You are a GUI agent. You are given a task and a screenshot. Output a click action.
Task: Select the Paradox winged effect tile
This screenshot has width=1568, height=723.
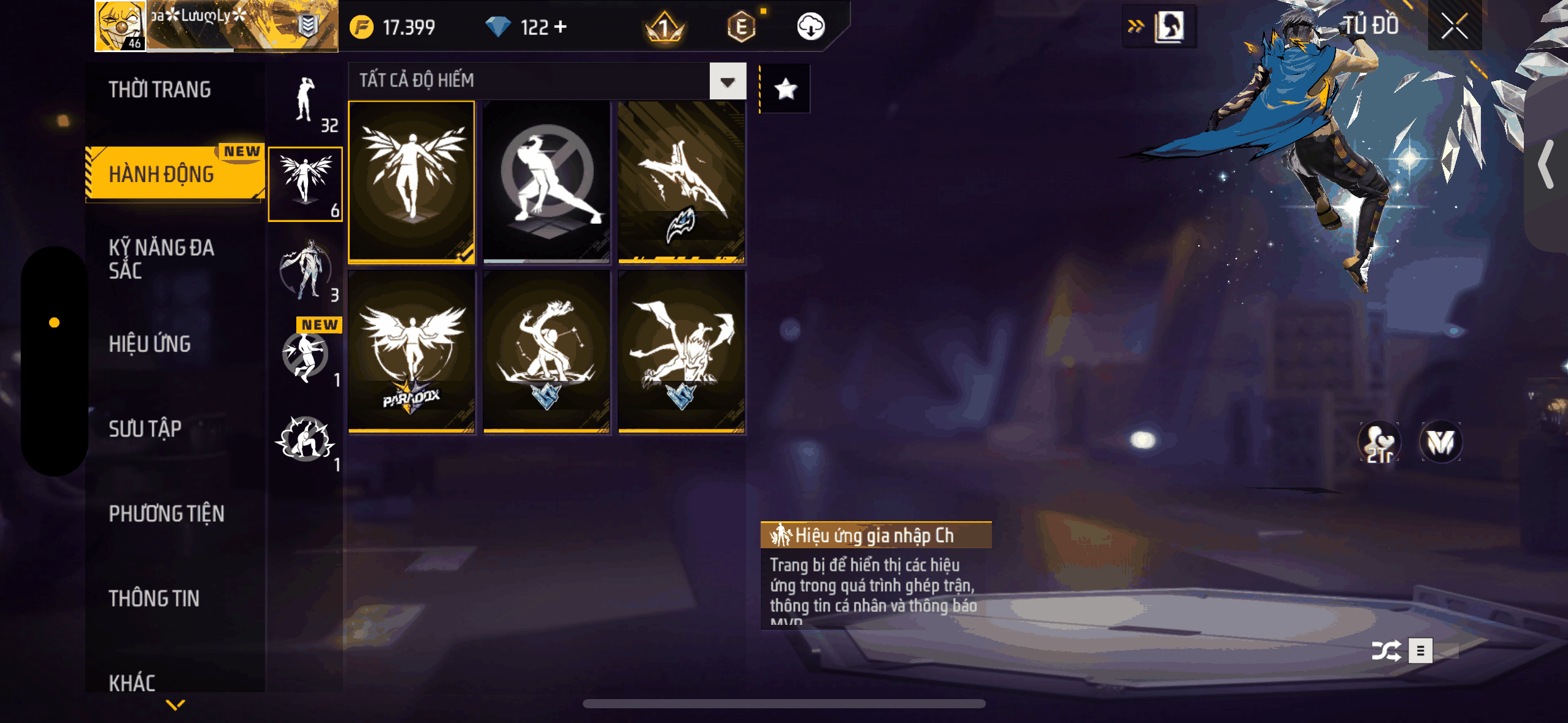pos(412,352)
